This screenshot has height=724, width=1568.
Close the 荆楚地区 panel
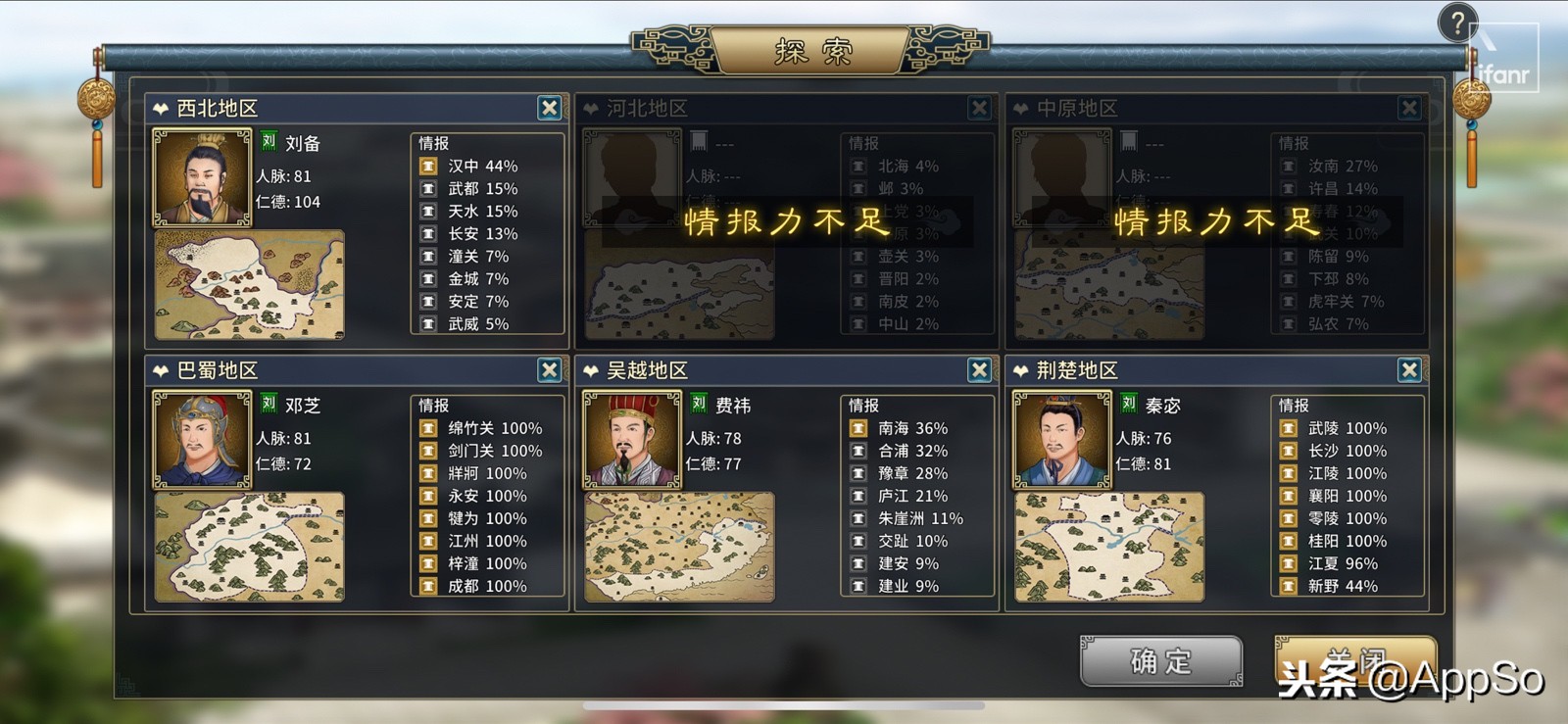click(1408, 370)
